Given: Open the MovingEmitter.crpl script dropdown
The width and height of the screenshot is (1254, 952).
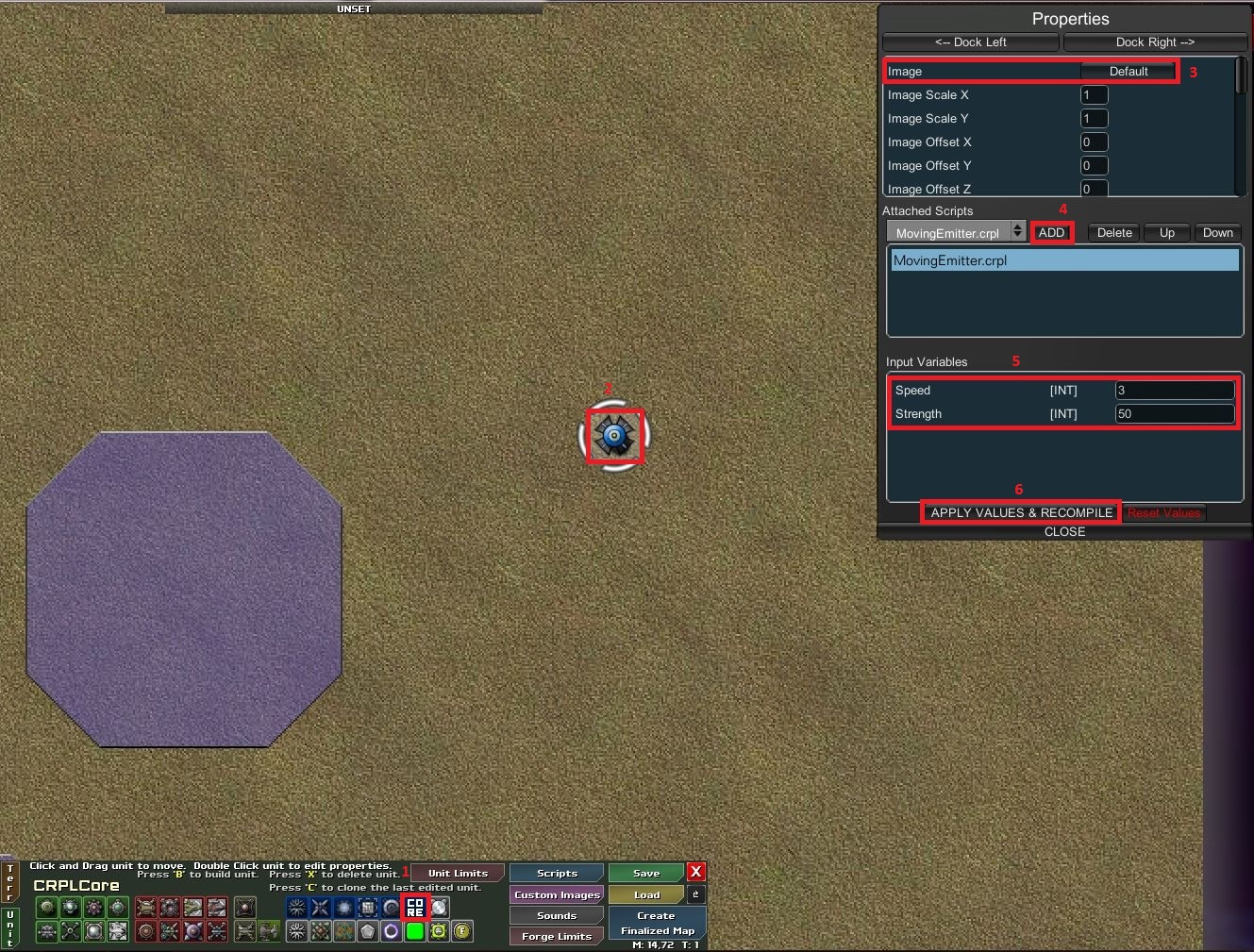Looking at the screenshot, I should coord(956,233).
